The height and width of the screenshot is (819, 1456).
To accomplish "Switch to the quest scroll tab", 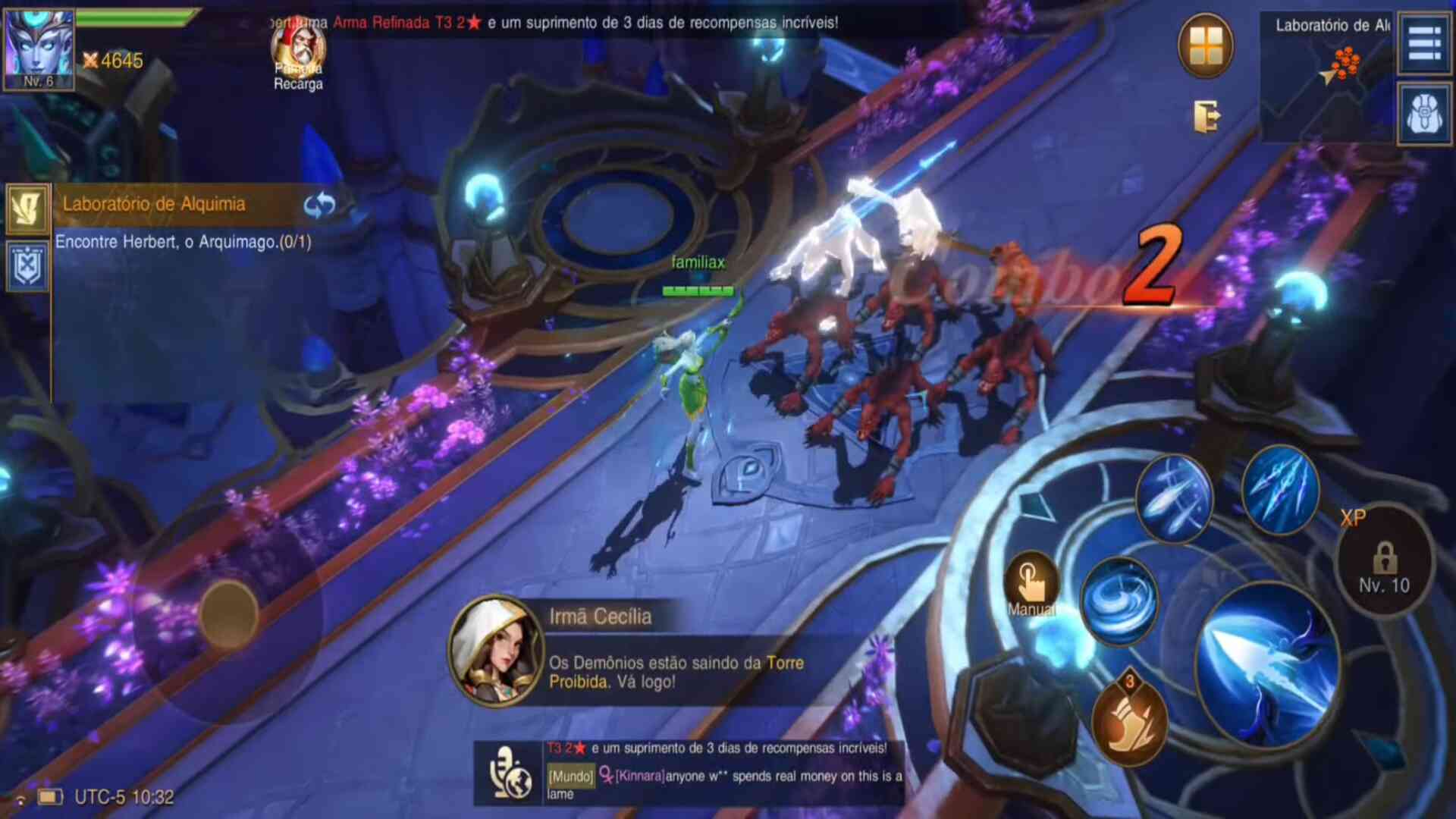I will click(27, 209).
